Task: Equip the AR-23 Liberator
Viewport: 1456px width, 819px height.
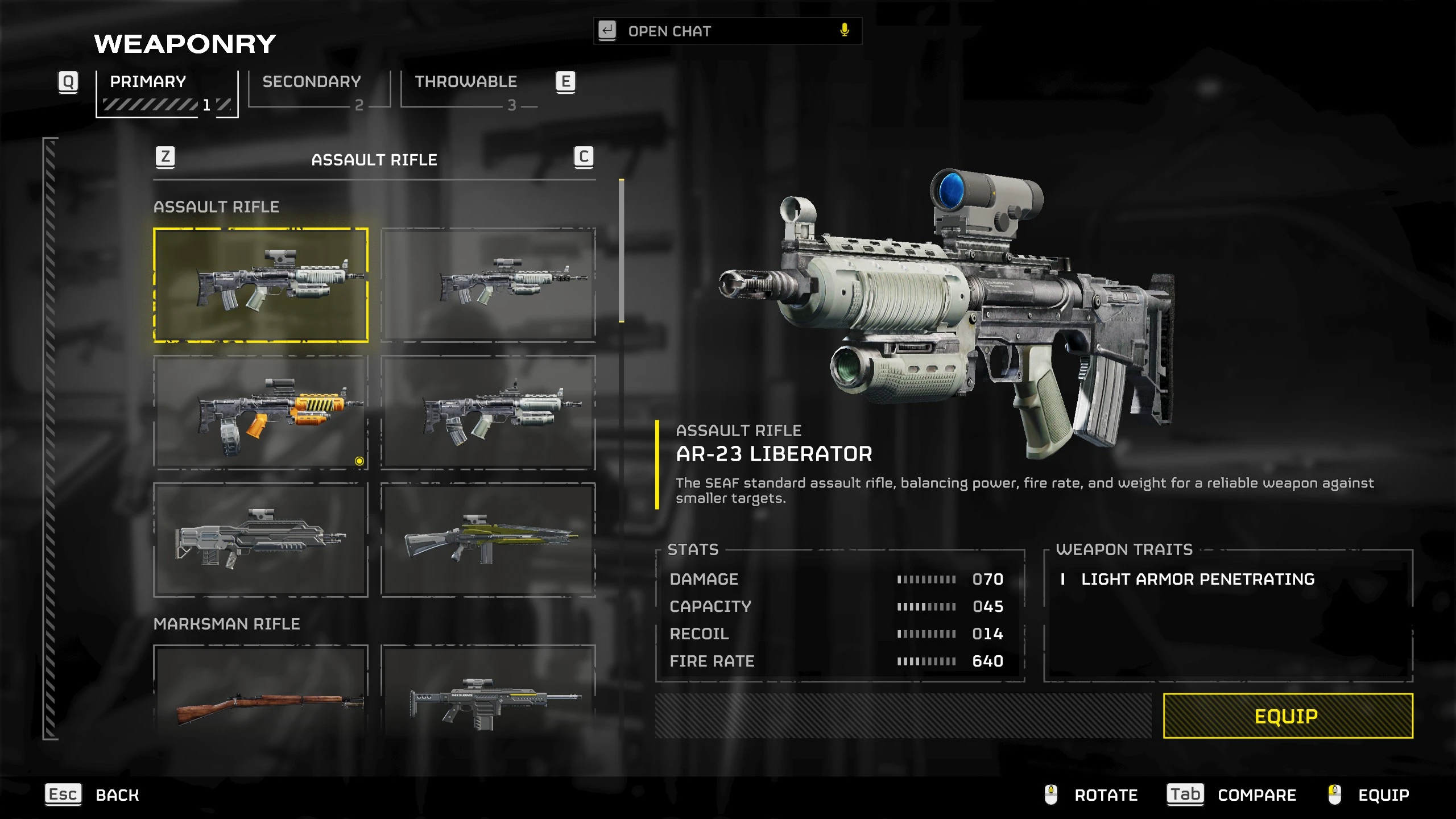Action: (1288, 716)
